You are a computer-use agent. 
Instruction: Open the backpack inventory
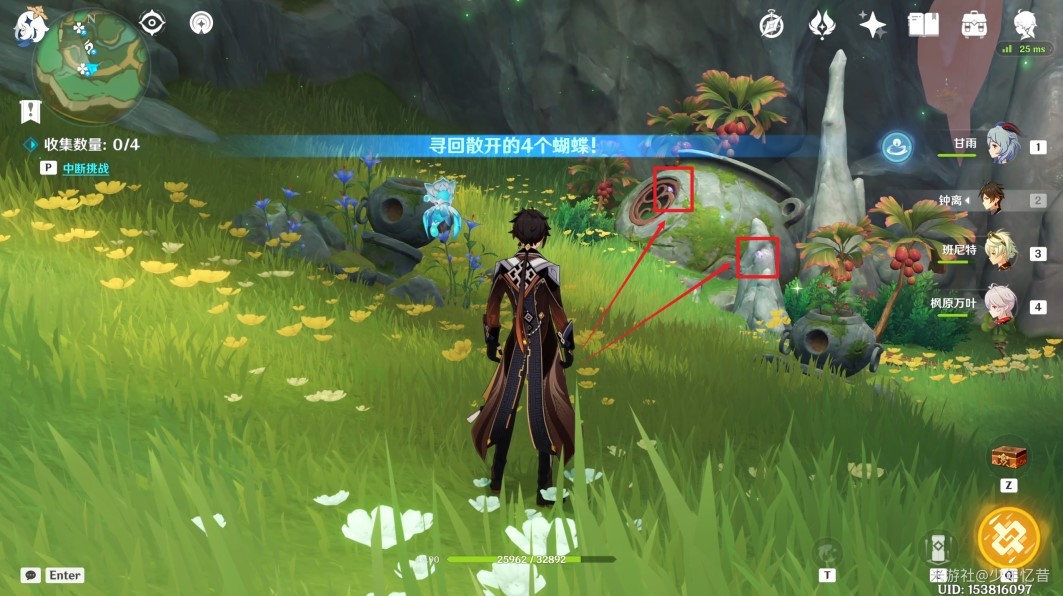[974, 25]
